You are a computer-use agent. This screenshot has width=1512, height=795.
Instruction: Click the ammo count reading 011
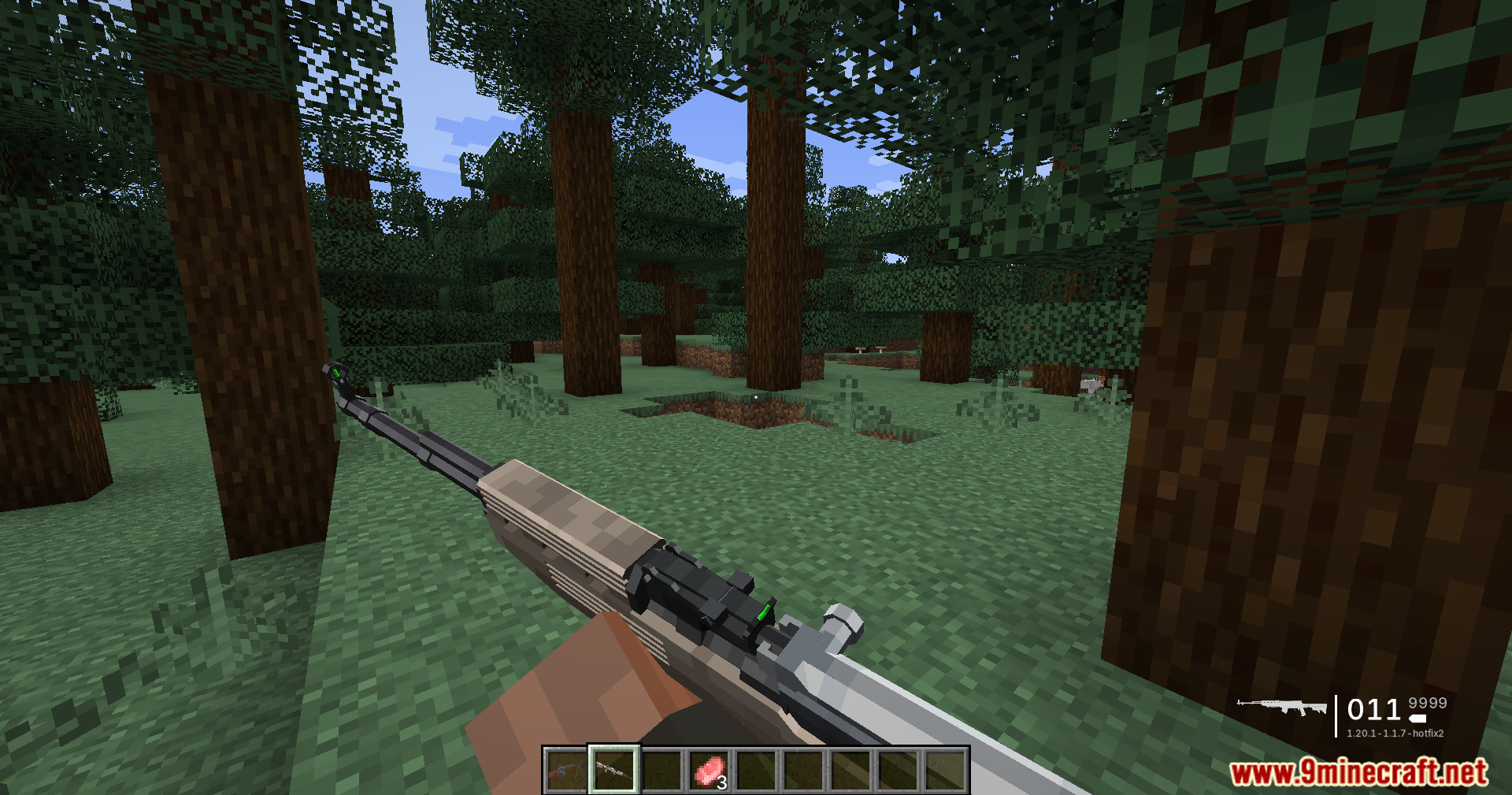point(1374,710)
